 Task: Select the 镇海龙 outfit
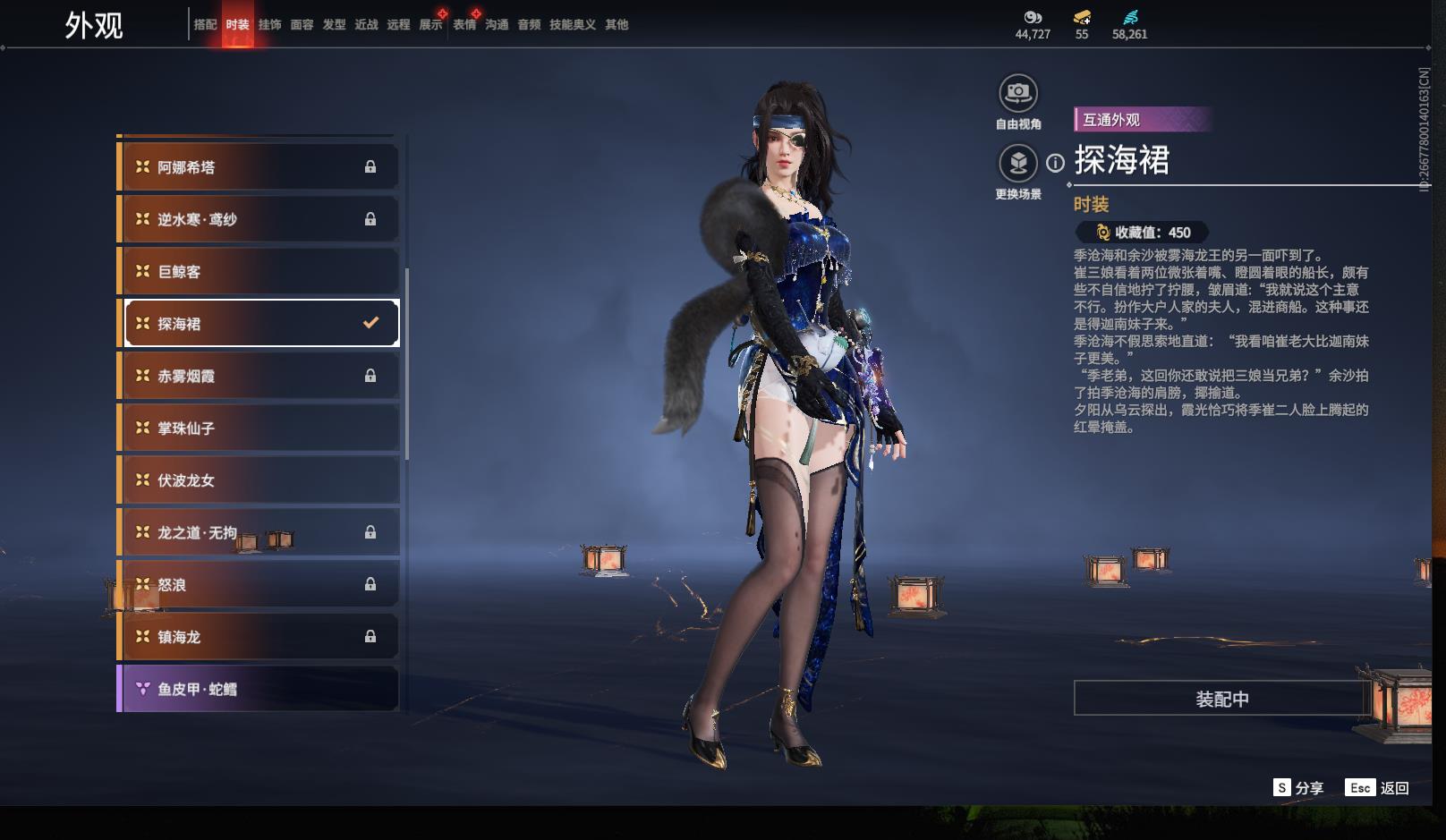pyautogui.click(x=259, y=637)
